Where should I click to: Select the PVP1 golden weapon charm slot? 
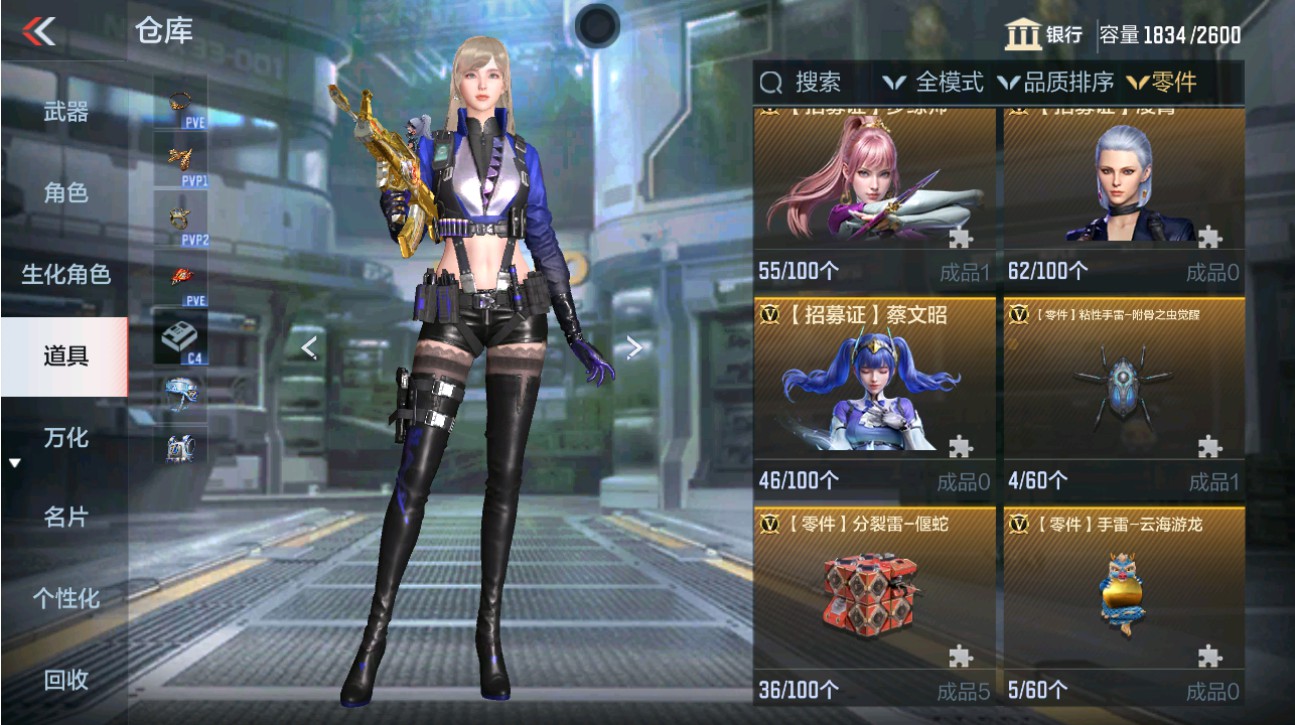point(178,158)
